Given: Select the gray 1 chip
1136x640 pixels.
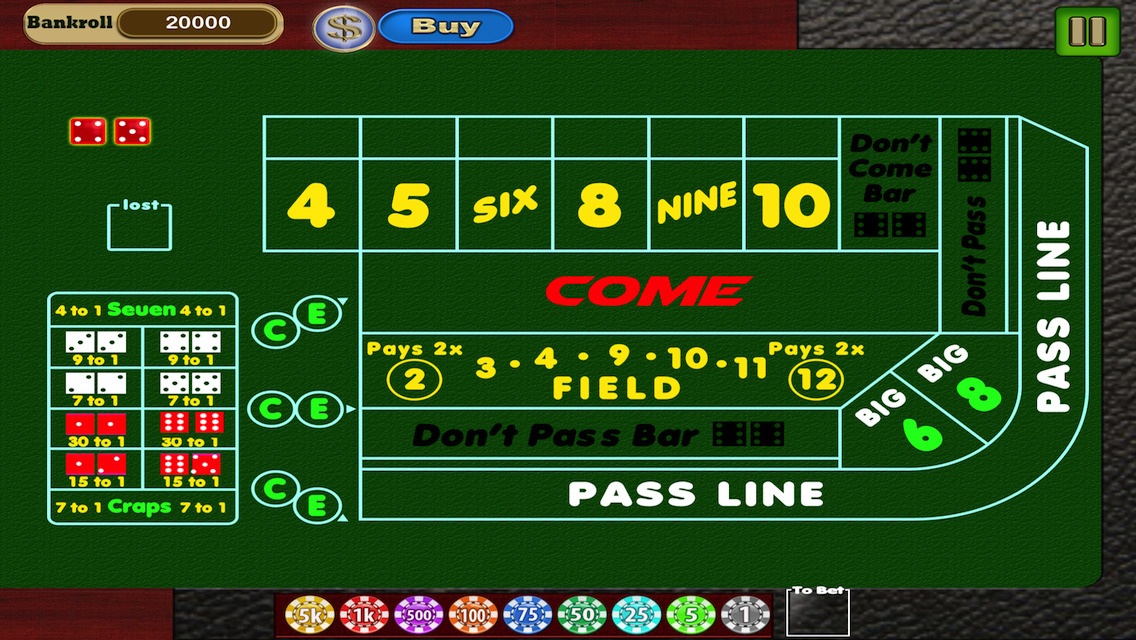Looking at the screenshot, I should [x=745, y=614].
